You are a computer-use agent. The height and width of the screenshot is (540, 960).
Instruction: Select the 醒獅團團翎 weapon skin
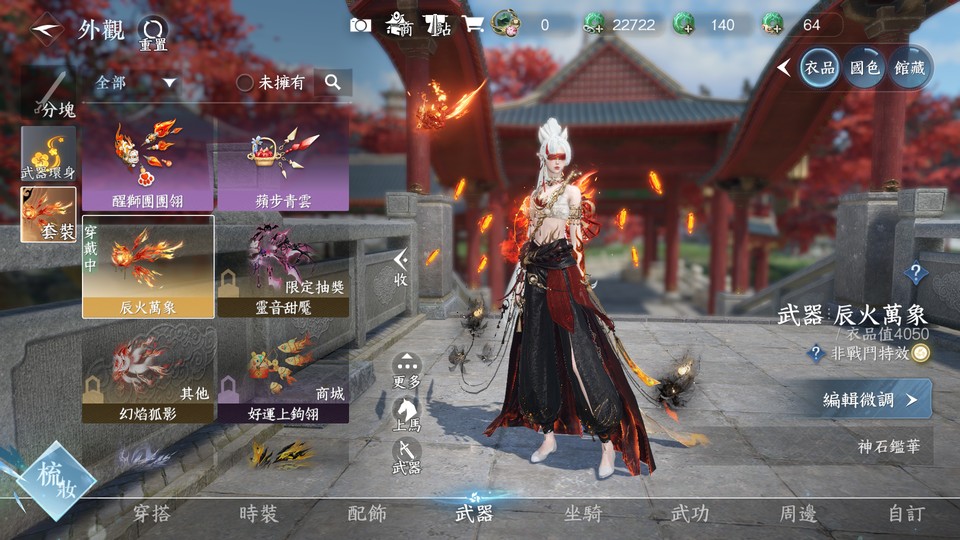148,165
